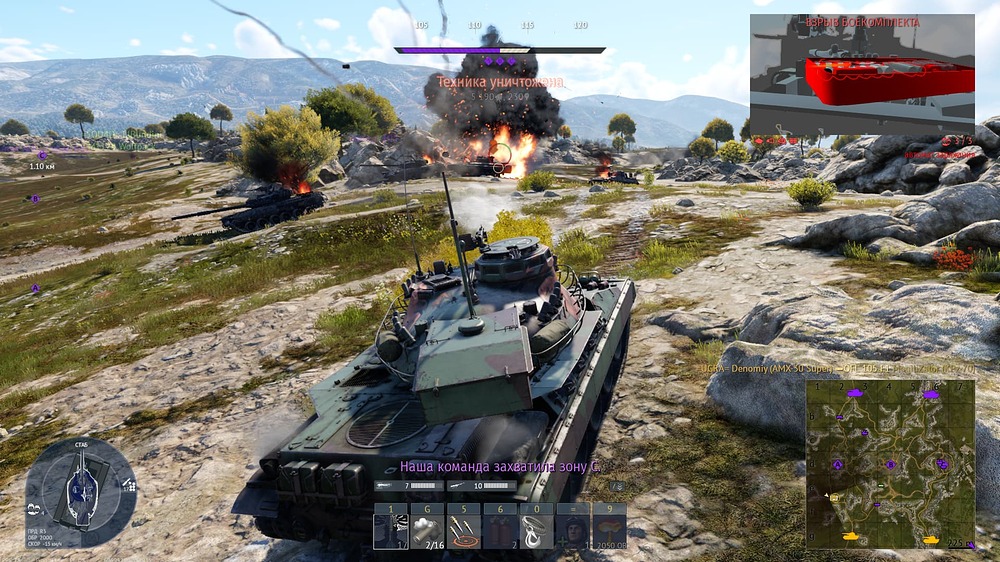Activate the nuclear strike slot
Screen dimensions: 1000x562
pos(609,526)
